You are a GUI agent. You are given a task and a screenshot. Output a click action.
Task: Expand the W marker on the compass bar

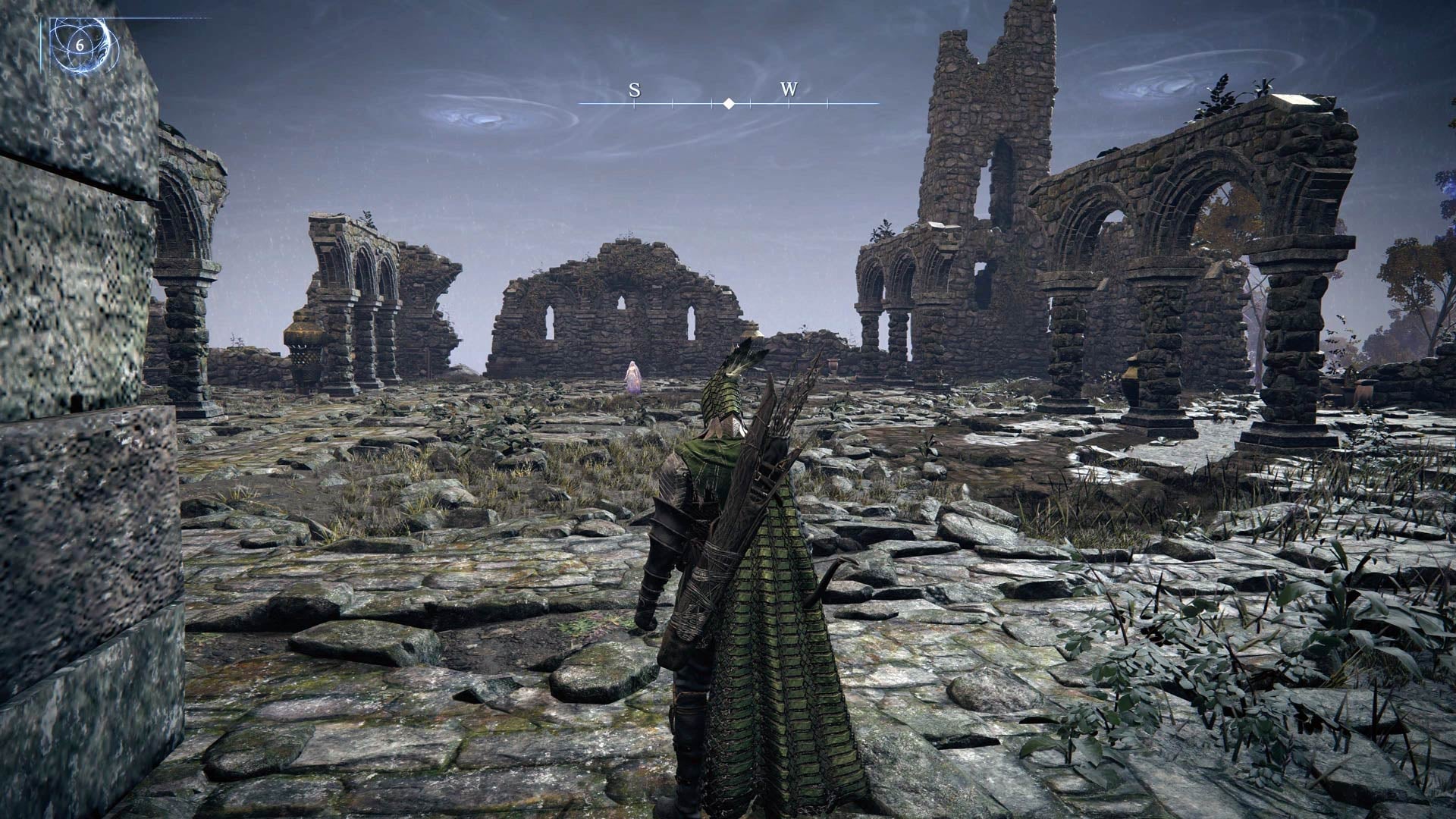point(789,91)
